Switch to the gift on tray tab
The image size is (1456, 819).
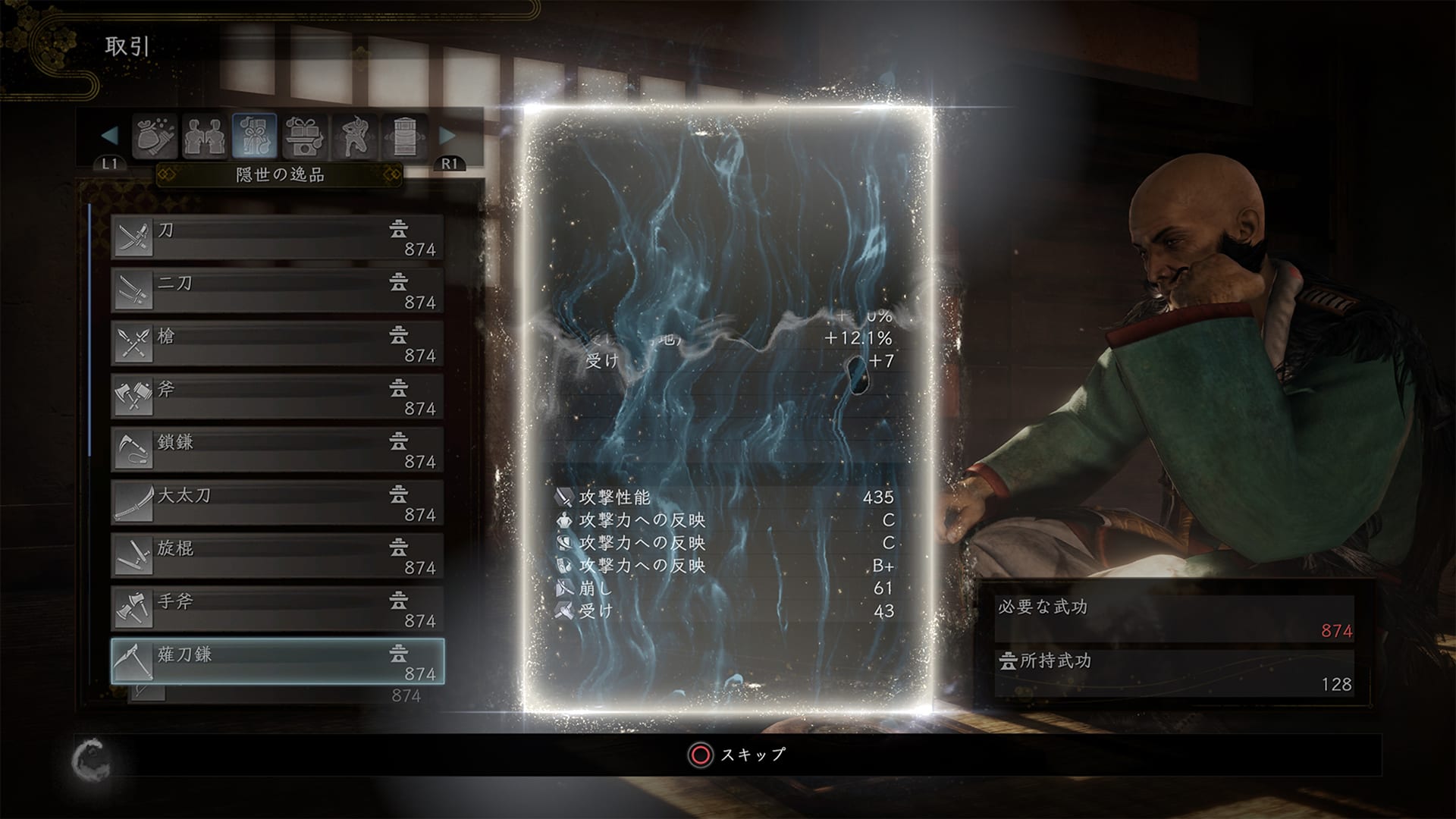[x=305, y=136]
